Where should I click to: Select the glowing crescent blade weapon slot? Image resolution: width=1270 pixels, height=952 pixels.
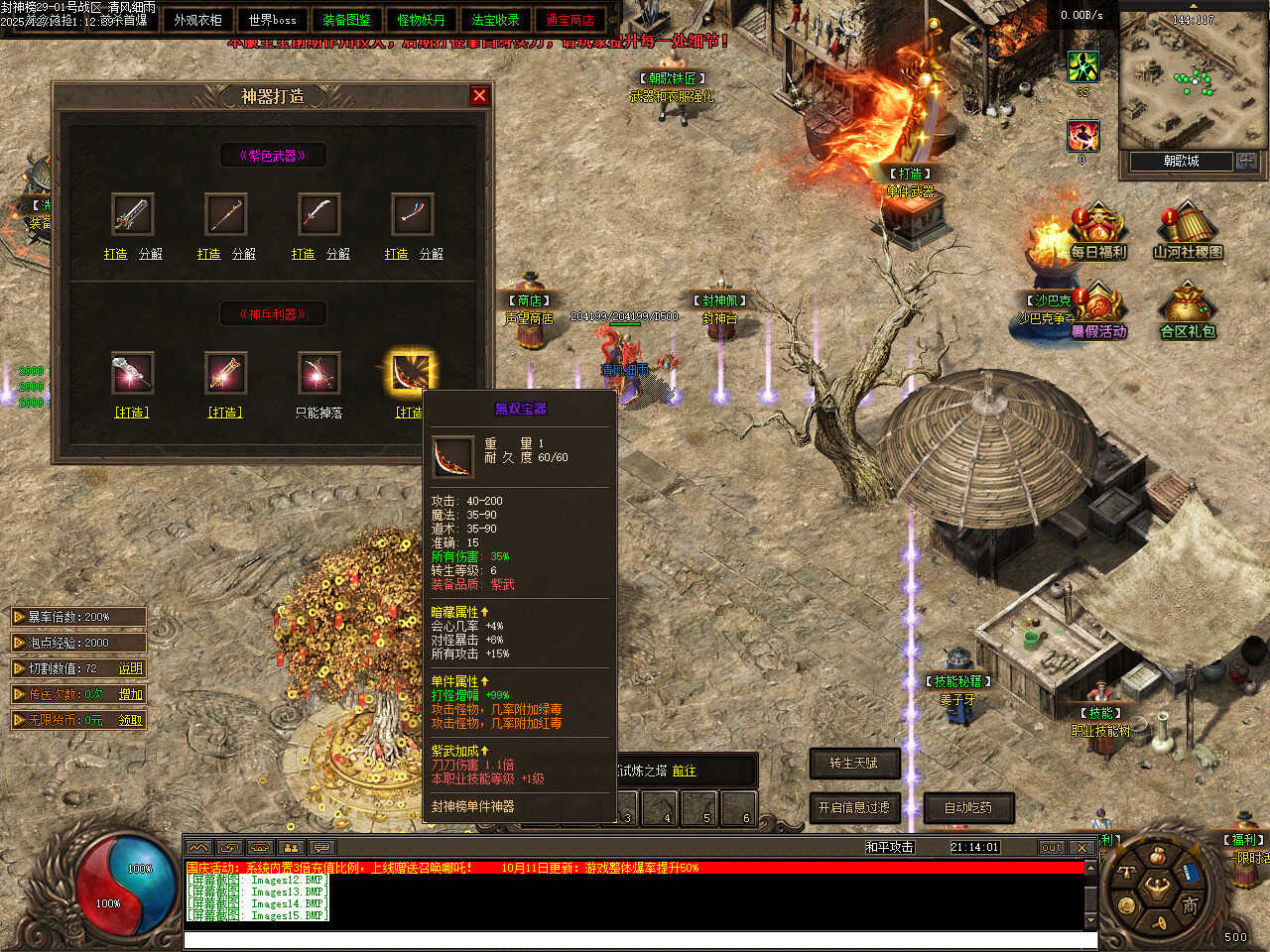coord(411,372)
